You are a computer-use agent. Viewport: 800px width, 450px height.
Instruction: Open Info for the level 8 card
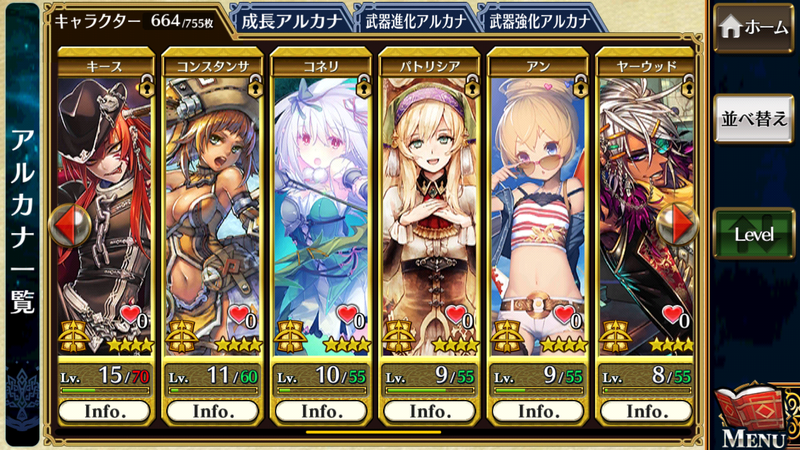point(644,411)
